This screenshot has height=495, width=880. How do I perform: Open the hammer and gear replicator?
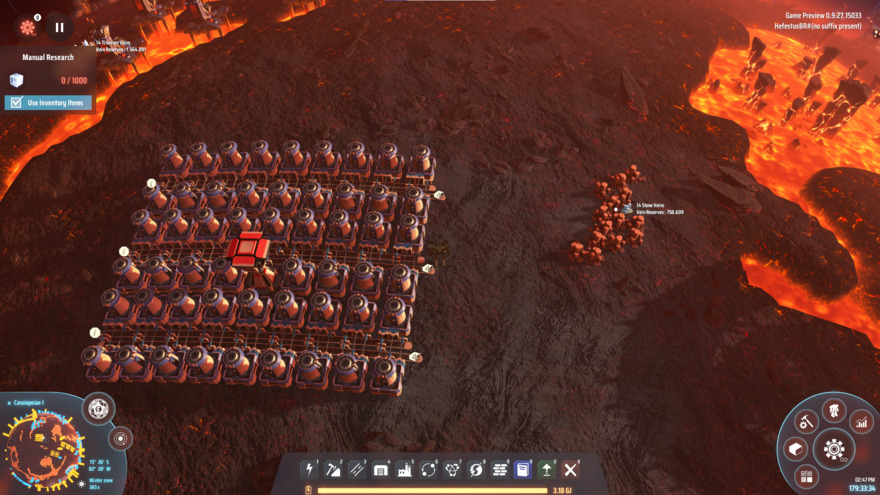[807, 422]
